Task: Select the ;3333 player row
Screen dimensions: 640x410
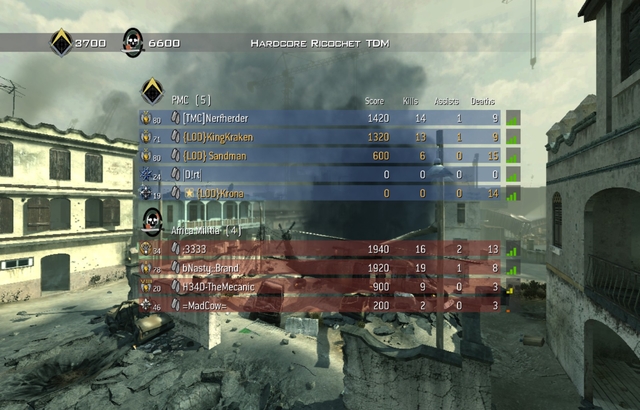Action: click(320, 249)
